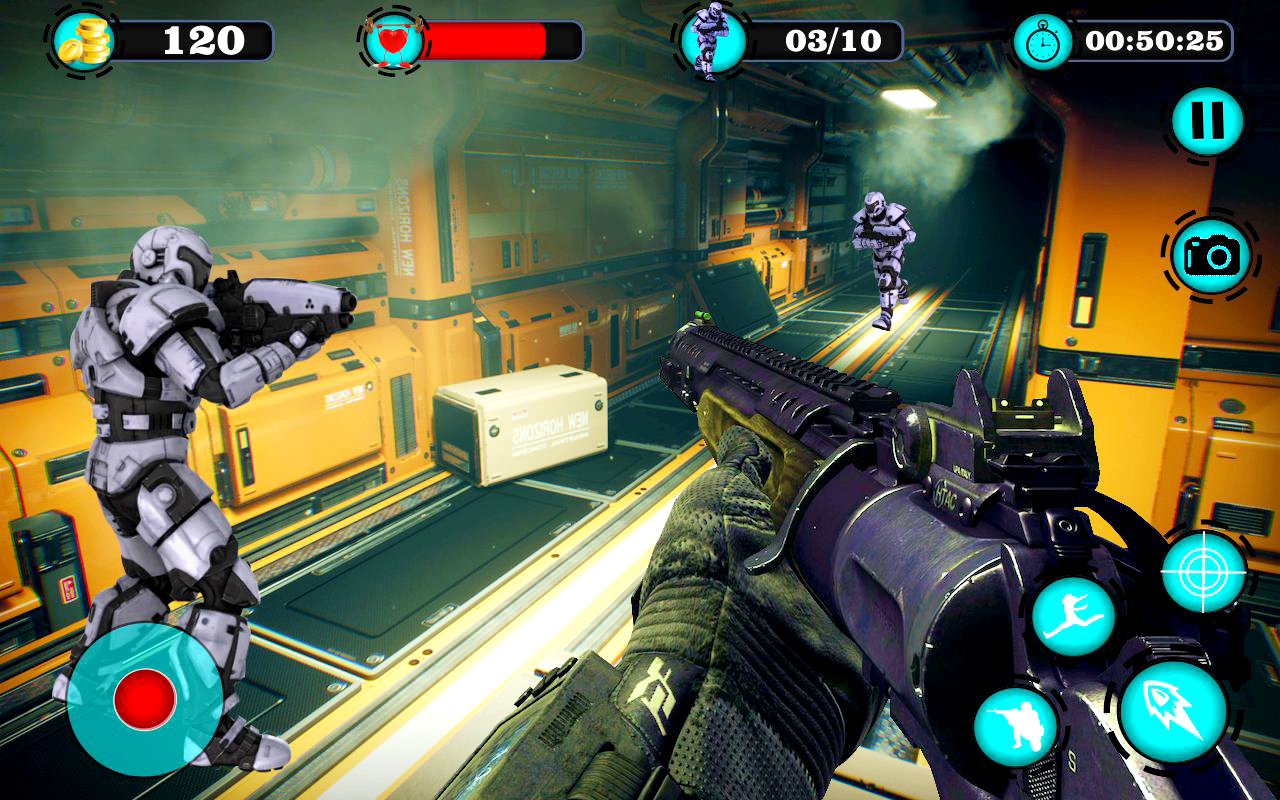Activate the crosshair aim button
This screenshot has height=800, width=1280.
click(1204, 571)
